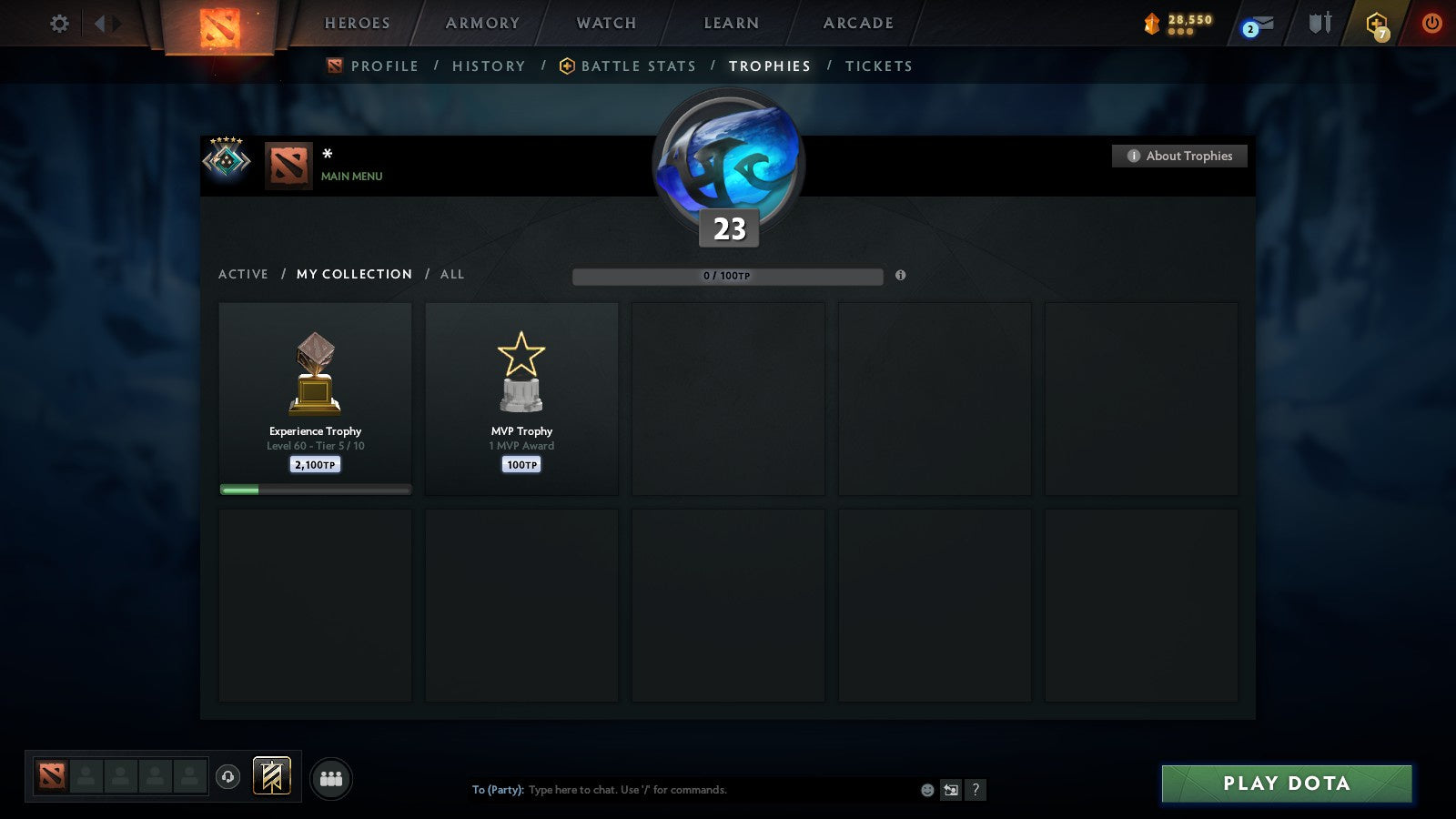Switch to the HISTORY tab
The width and height of the screenshot is (1456, 819).
[x=489, y=66]
